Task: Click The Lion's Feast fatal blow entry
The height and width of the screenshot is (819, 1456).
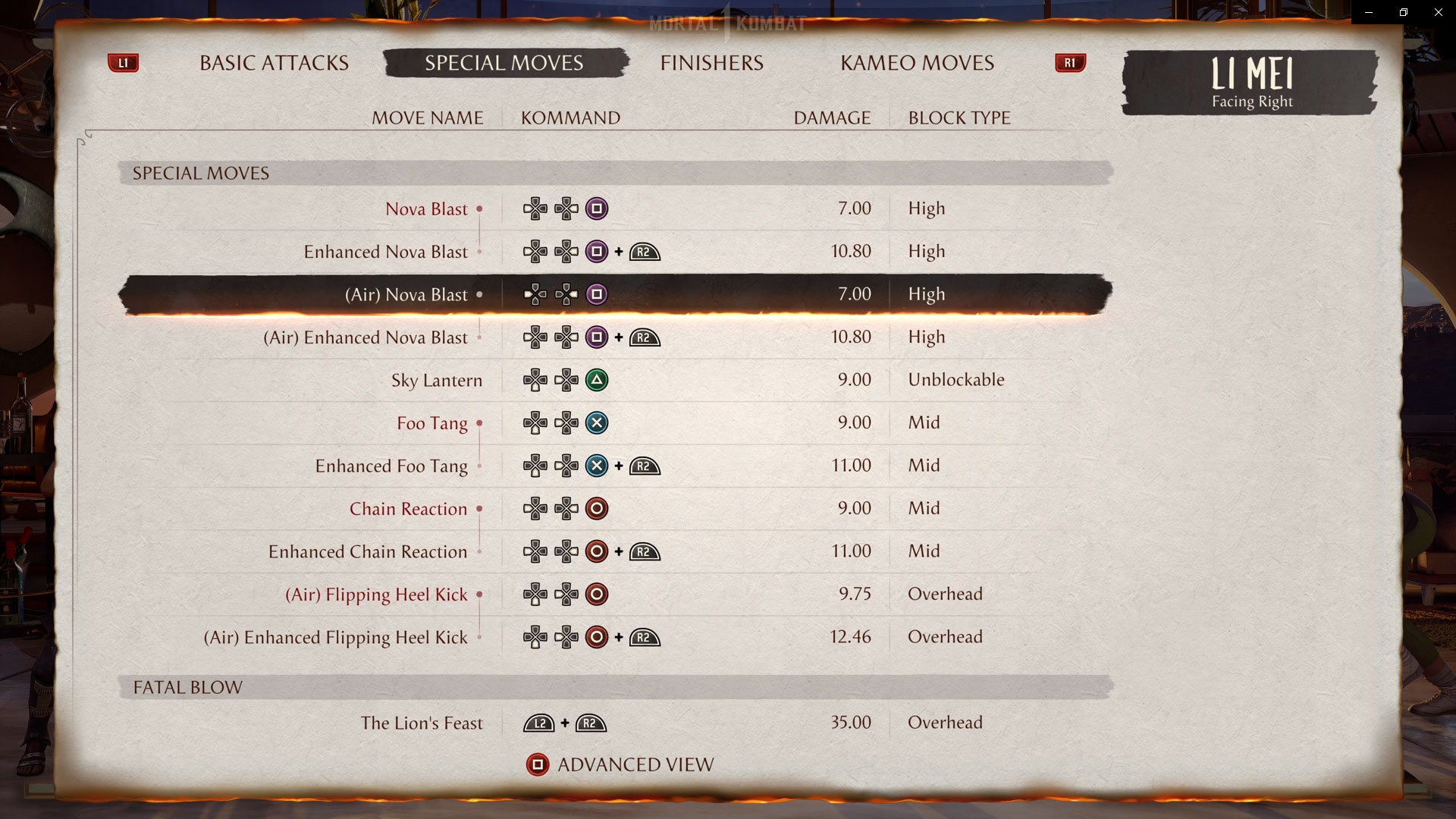Action: pos(422,723)
